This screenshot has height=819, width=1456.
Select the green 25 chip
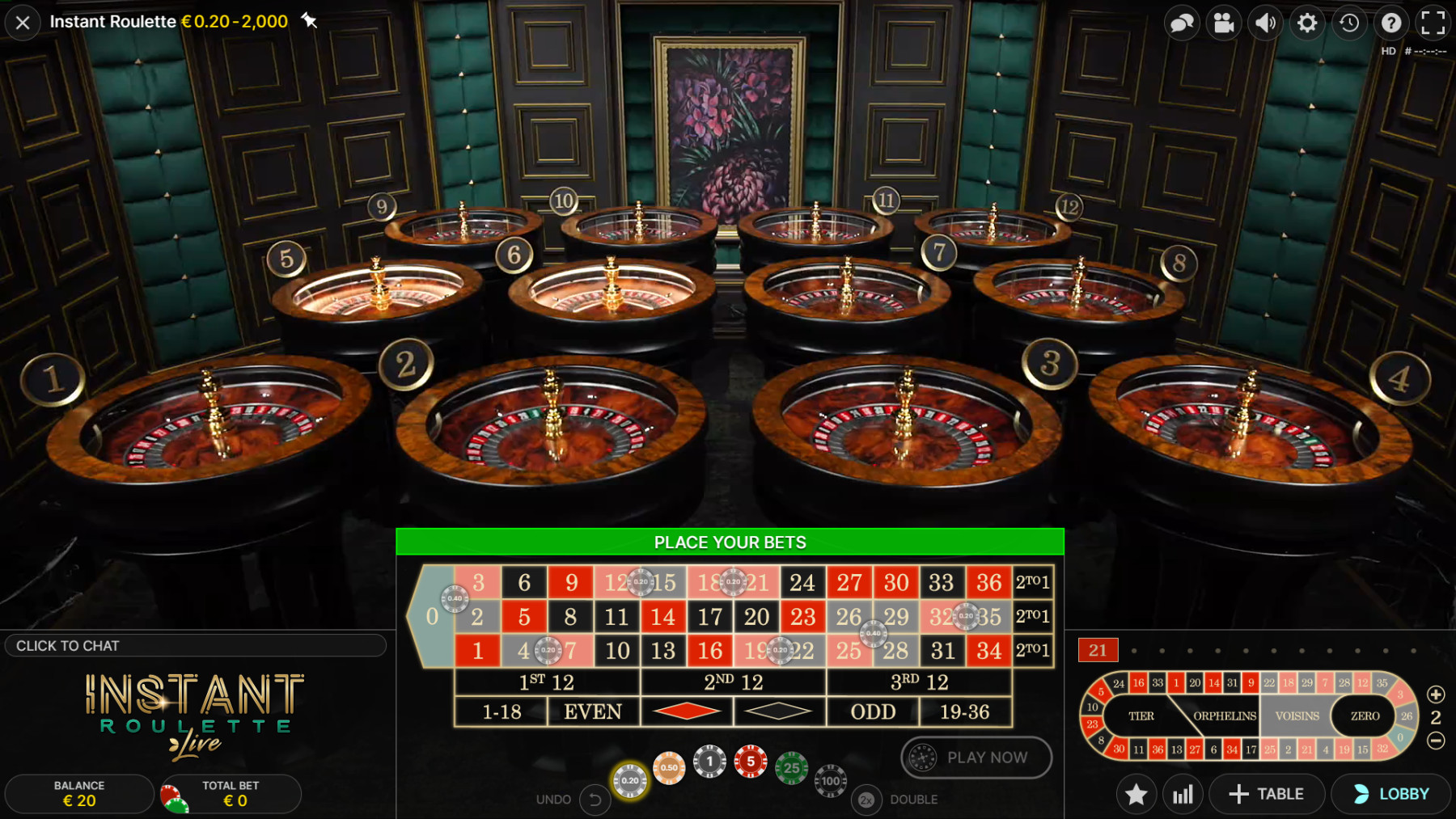791,768
